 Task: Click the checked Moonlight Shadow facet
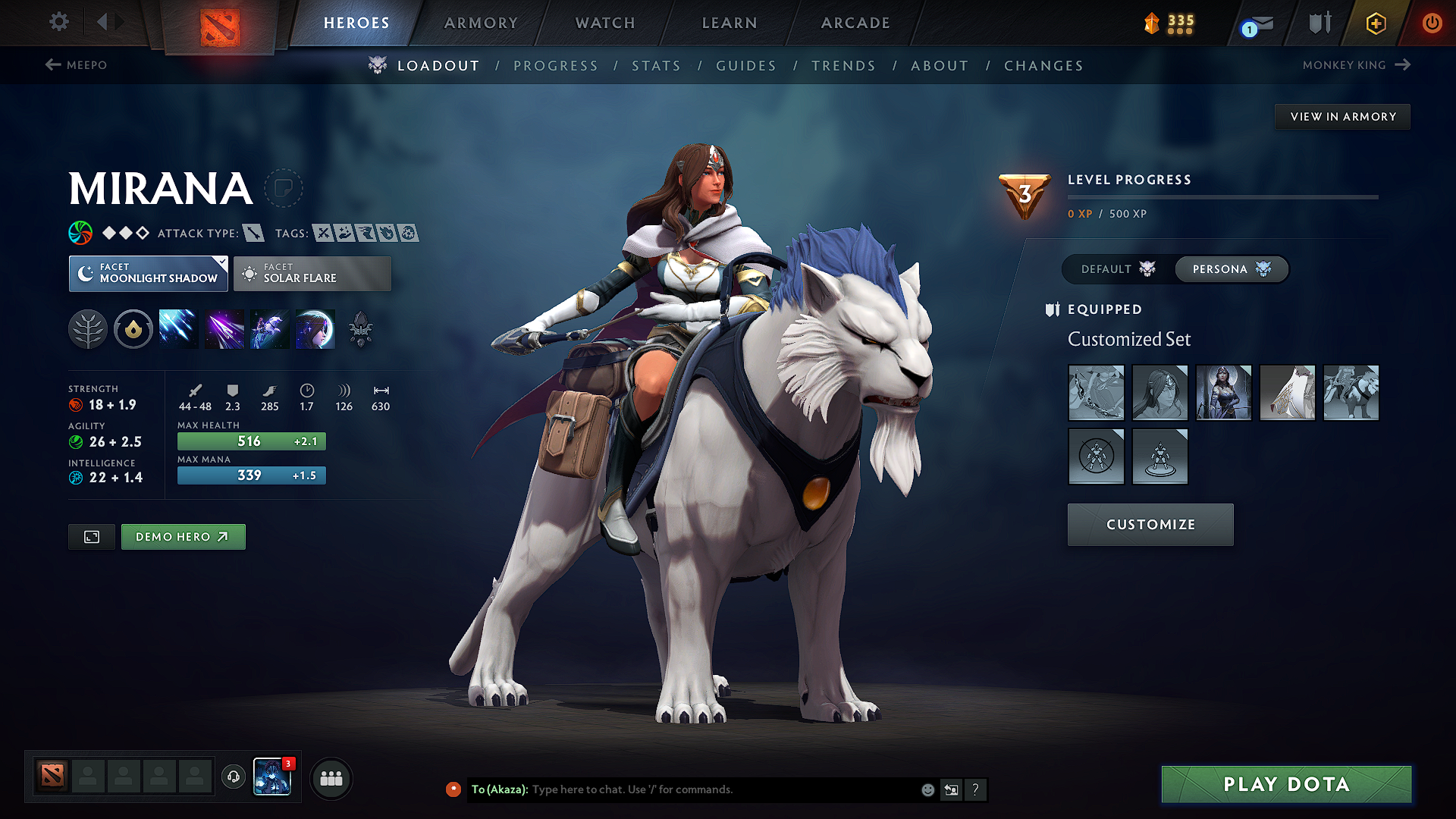[x=148, y=273]
